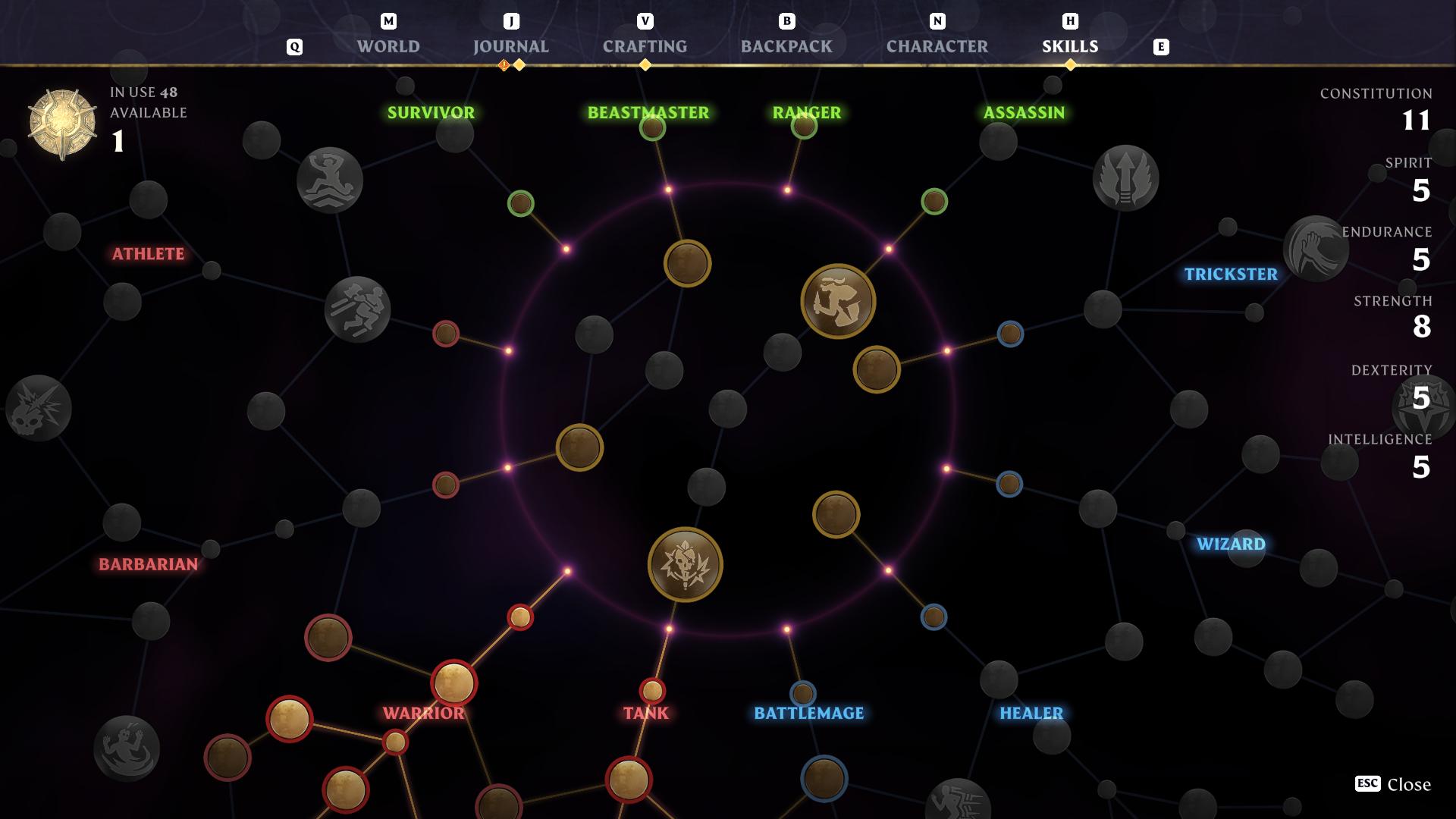Go to the Crafting tab
Screen dimensions: 1456x819
pos(645,46)
